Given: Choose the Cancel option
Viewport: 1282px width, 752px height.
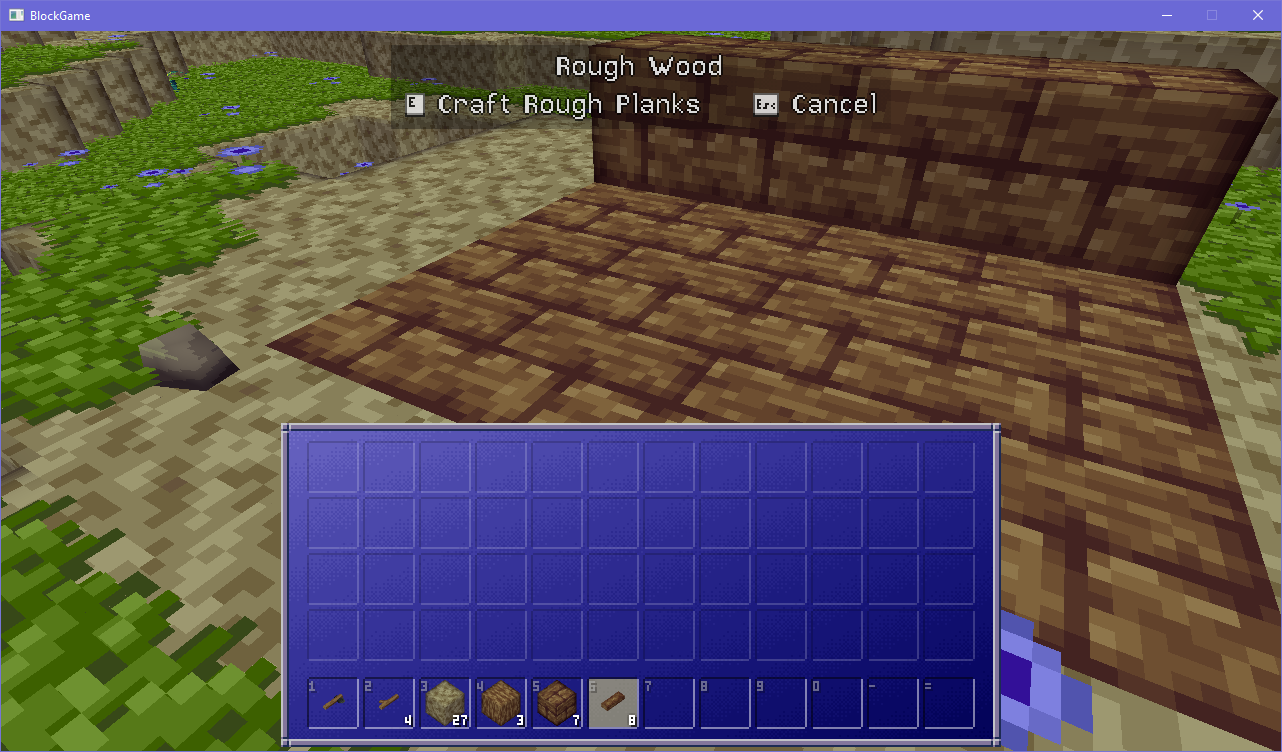Looking at the screenshot, I should (835, 103).
